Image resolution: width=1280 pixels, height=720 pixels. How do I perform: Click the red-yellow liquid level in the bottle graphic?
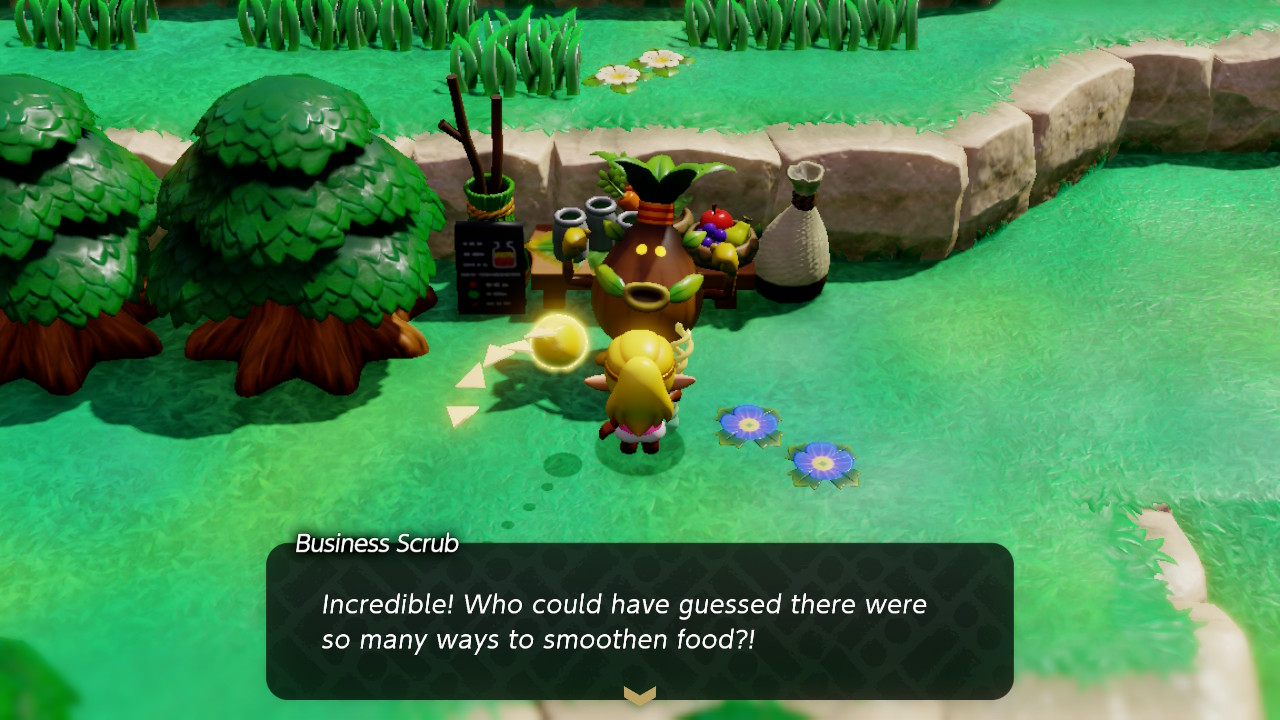(505, 256)
